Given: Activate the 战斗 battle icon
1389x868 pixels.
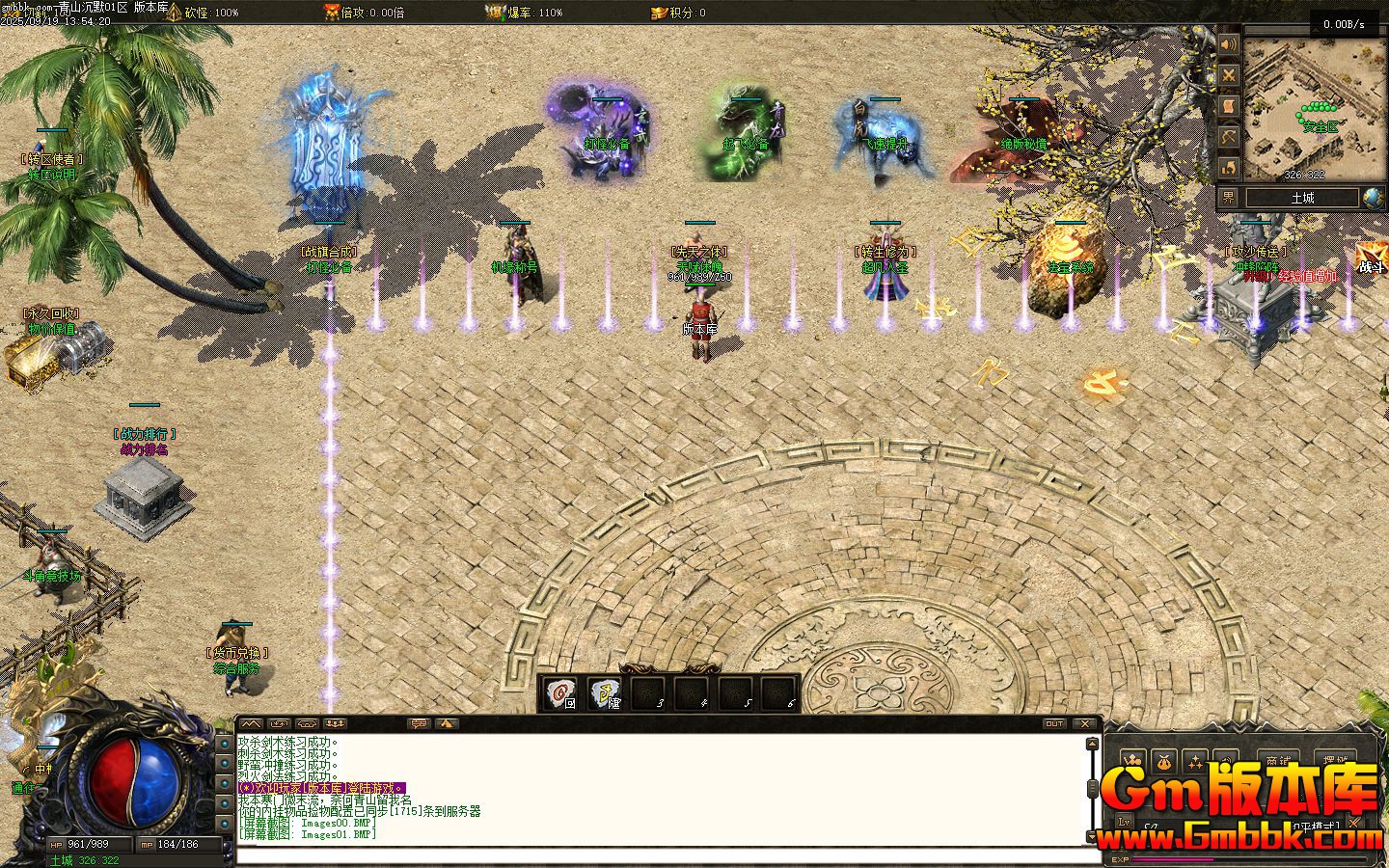Looking at the screenshot, I should [1371, 260].
